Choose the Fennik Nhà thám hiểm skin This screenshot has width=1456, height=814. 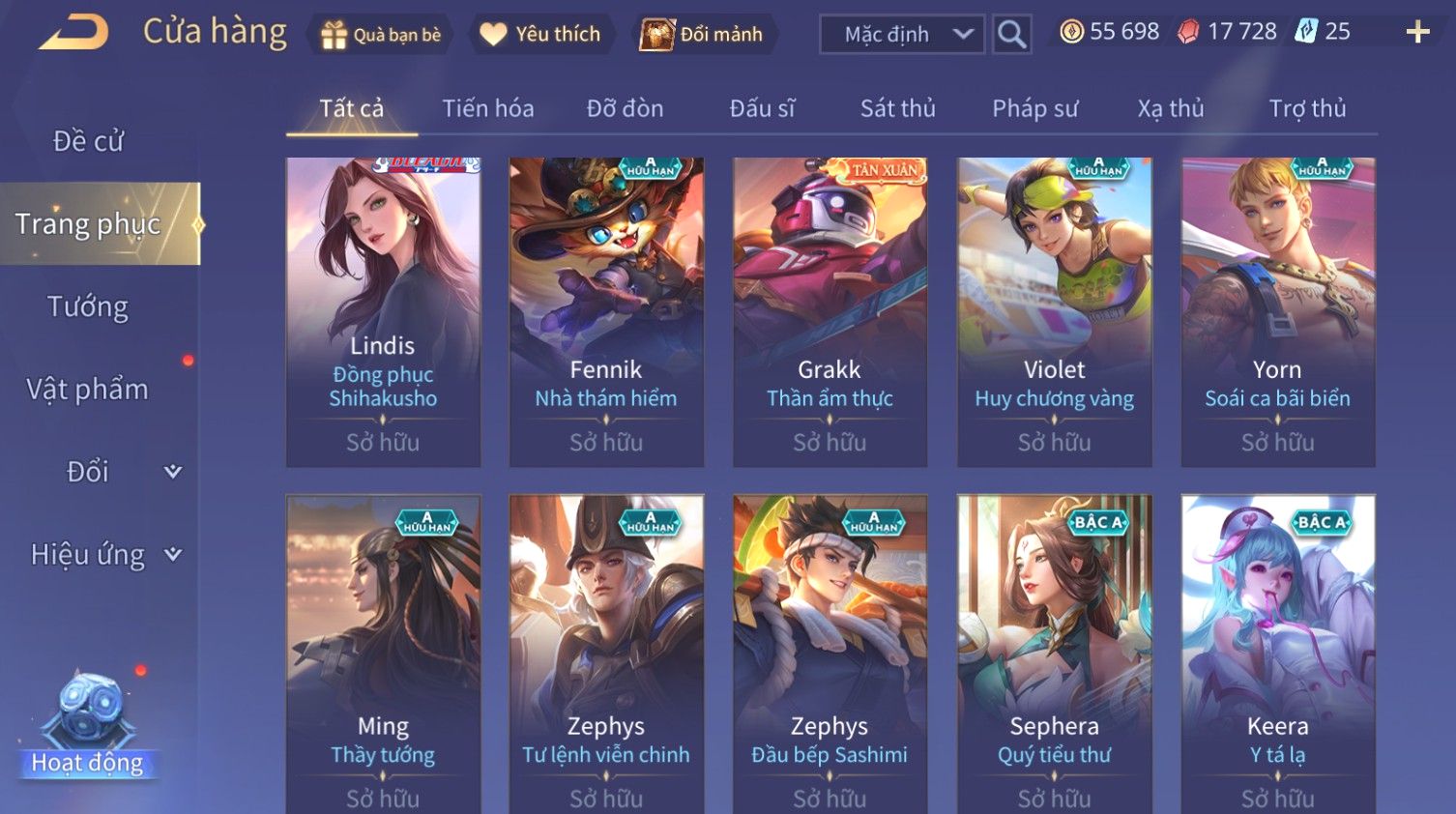pyautogui.click(x=606, y=311)
